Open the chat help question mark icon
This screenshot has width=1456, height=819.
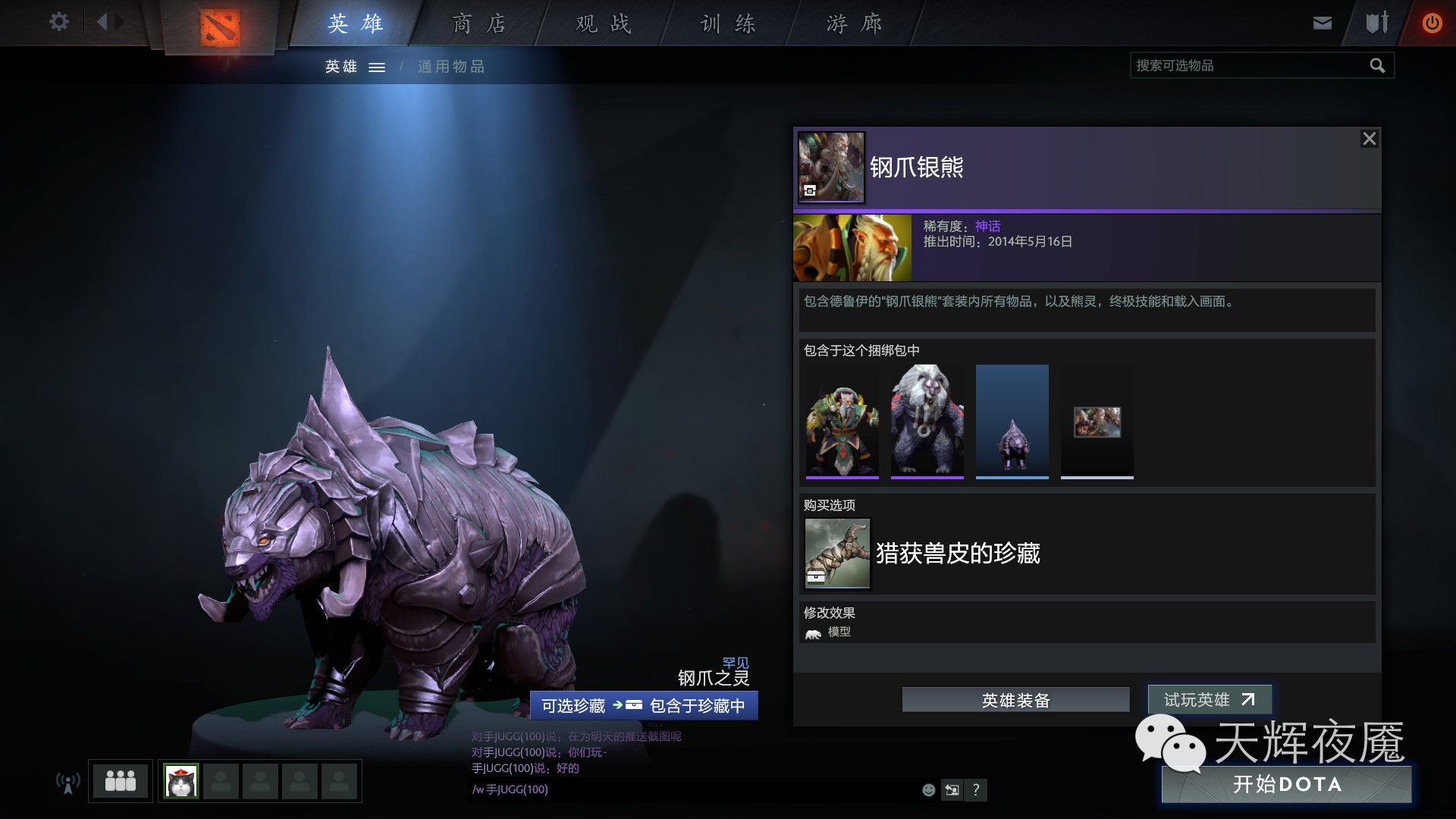pyautogui.click(x=977, y=790)
